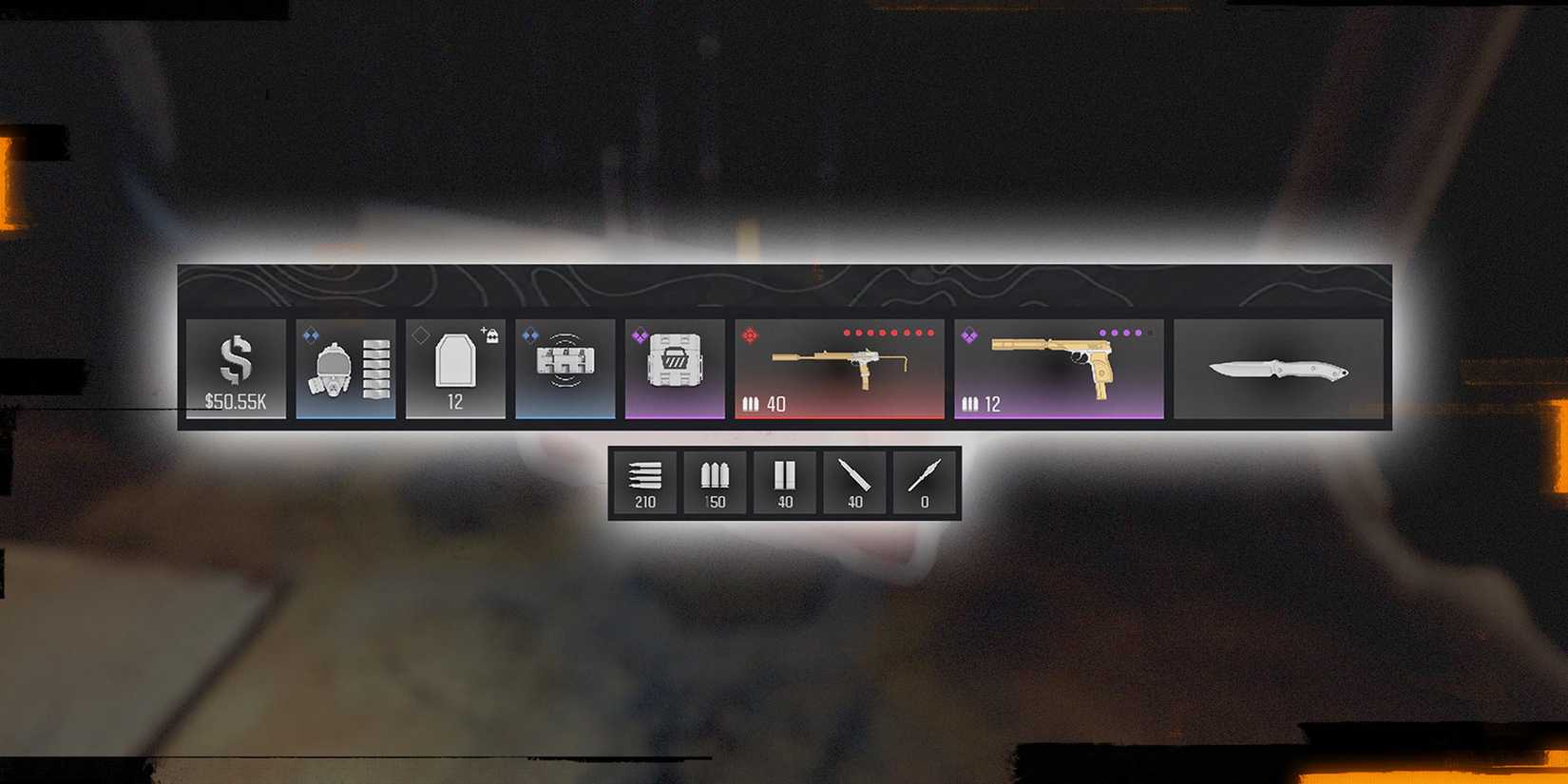Click the red ammo dots above the SMG
This screenshot has width=1568, height=784.
click(x=888, y=332)
